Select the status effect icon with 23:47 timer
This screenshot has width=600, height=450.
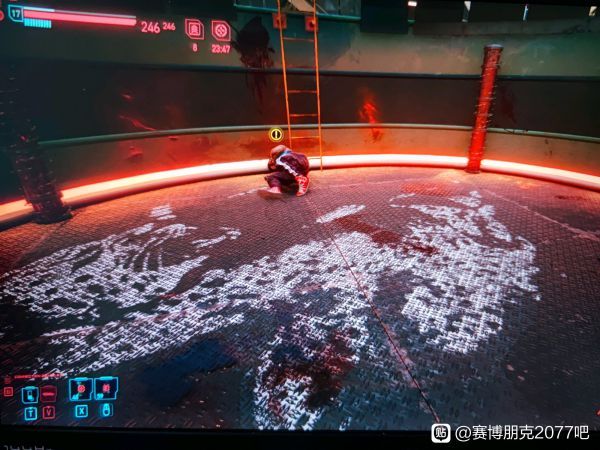221,29
